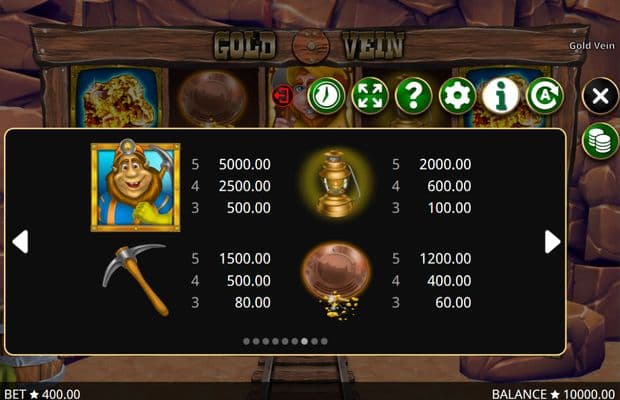Click the highlighted info paytable icon

tap(500, 96)
